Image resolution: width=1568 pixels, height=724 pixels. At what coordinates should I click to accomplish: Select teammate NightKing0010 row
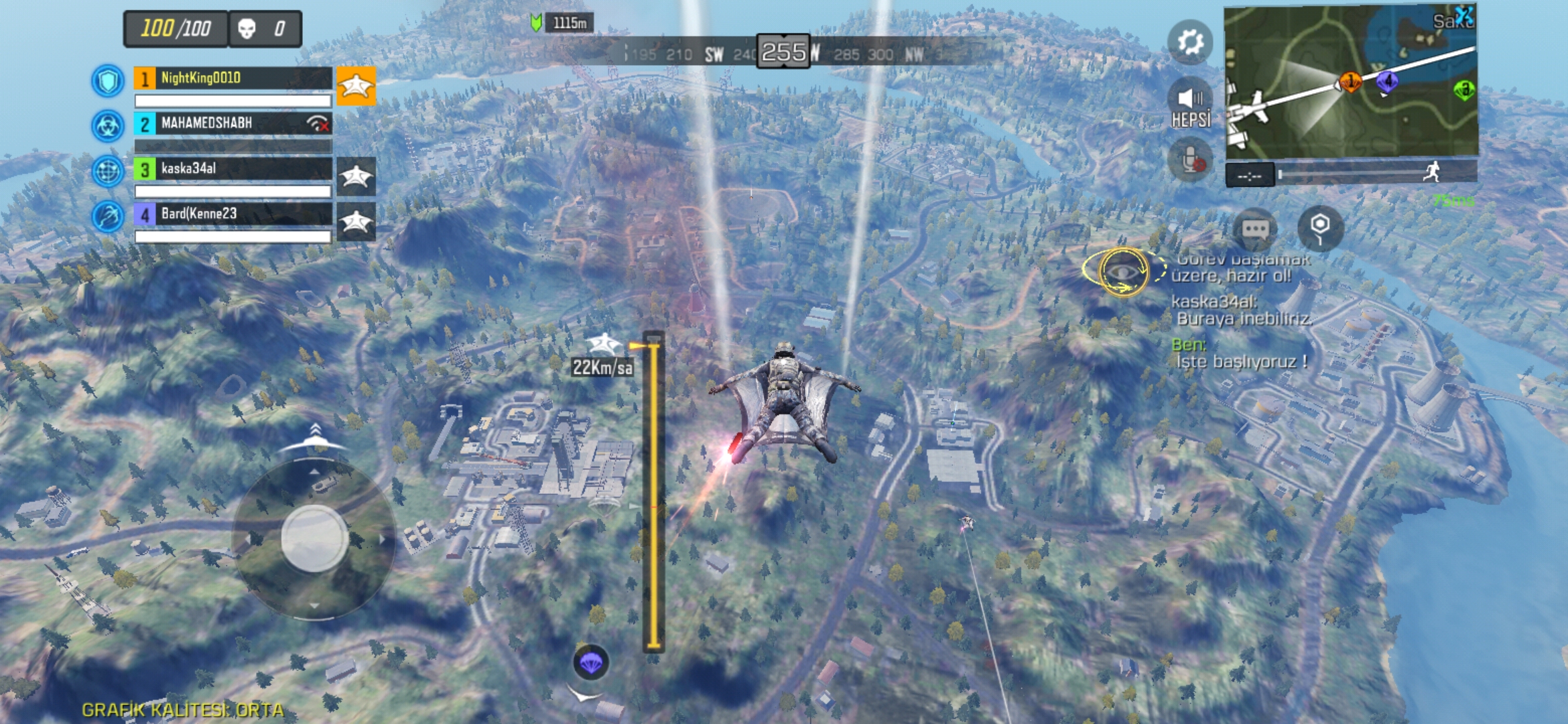point(232,78)
